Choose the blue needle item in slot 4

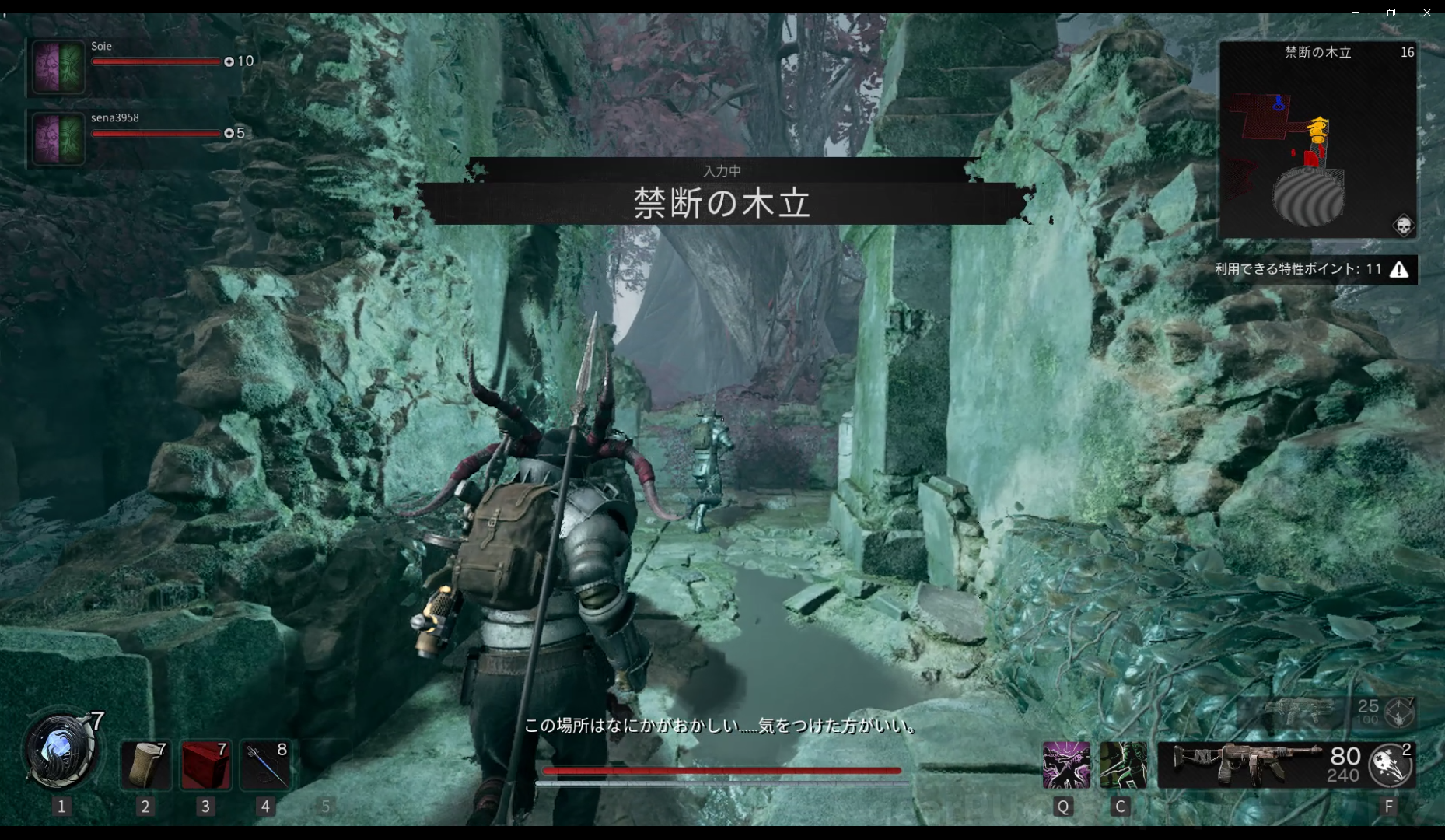[x=265, y=765]
